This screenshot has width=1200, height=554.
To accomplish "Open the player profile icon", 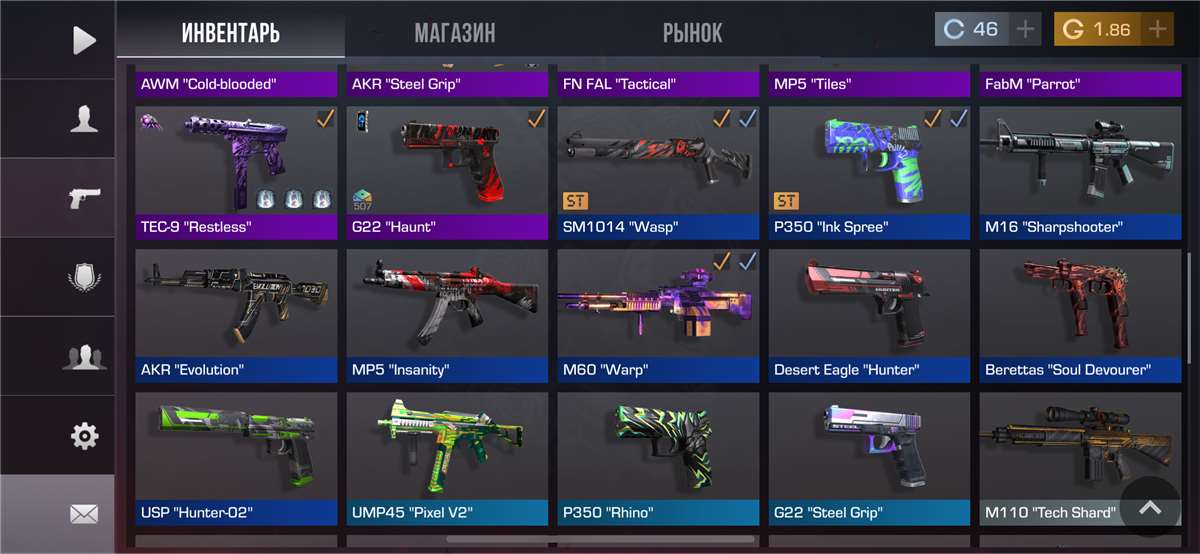I will click(84, 119).
